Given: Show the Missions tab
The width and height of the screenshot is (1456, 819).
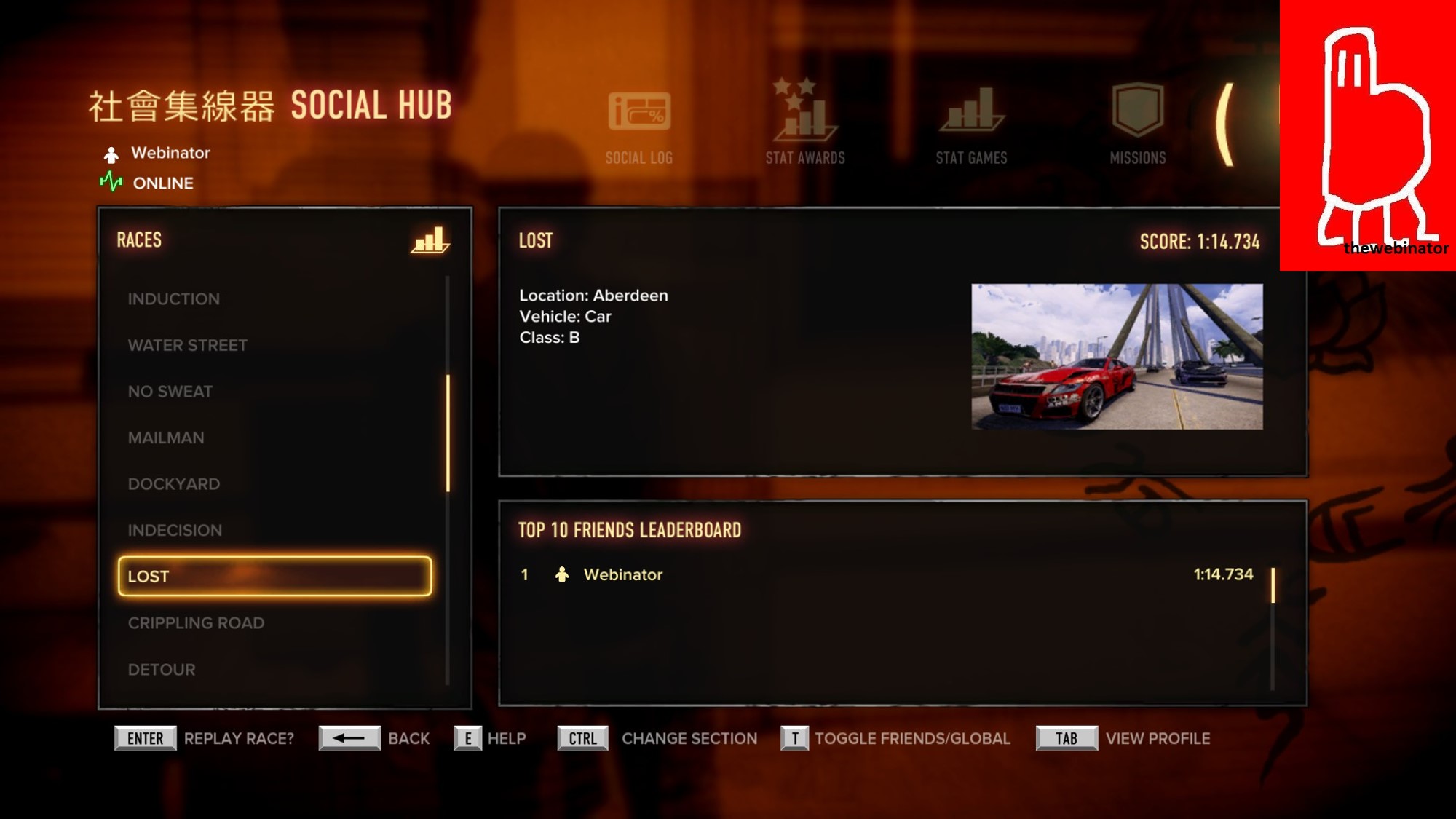Looking at the screenshot, I should click(x=1137, y=124).
